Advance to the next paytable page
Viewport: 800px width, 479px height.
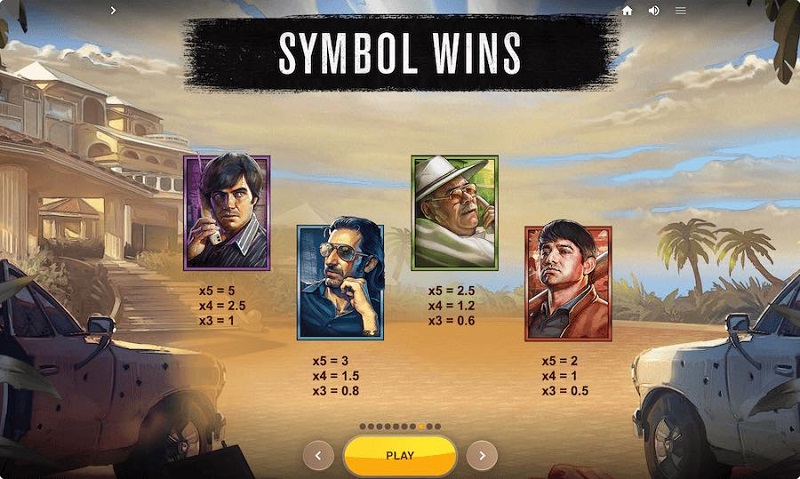coord(482,455)
